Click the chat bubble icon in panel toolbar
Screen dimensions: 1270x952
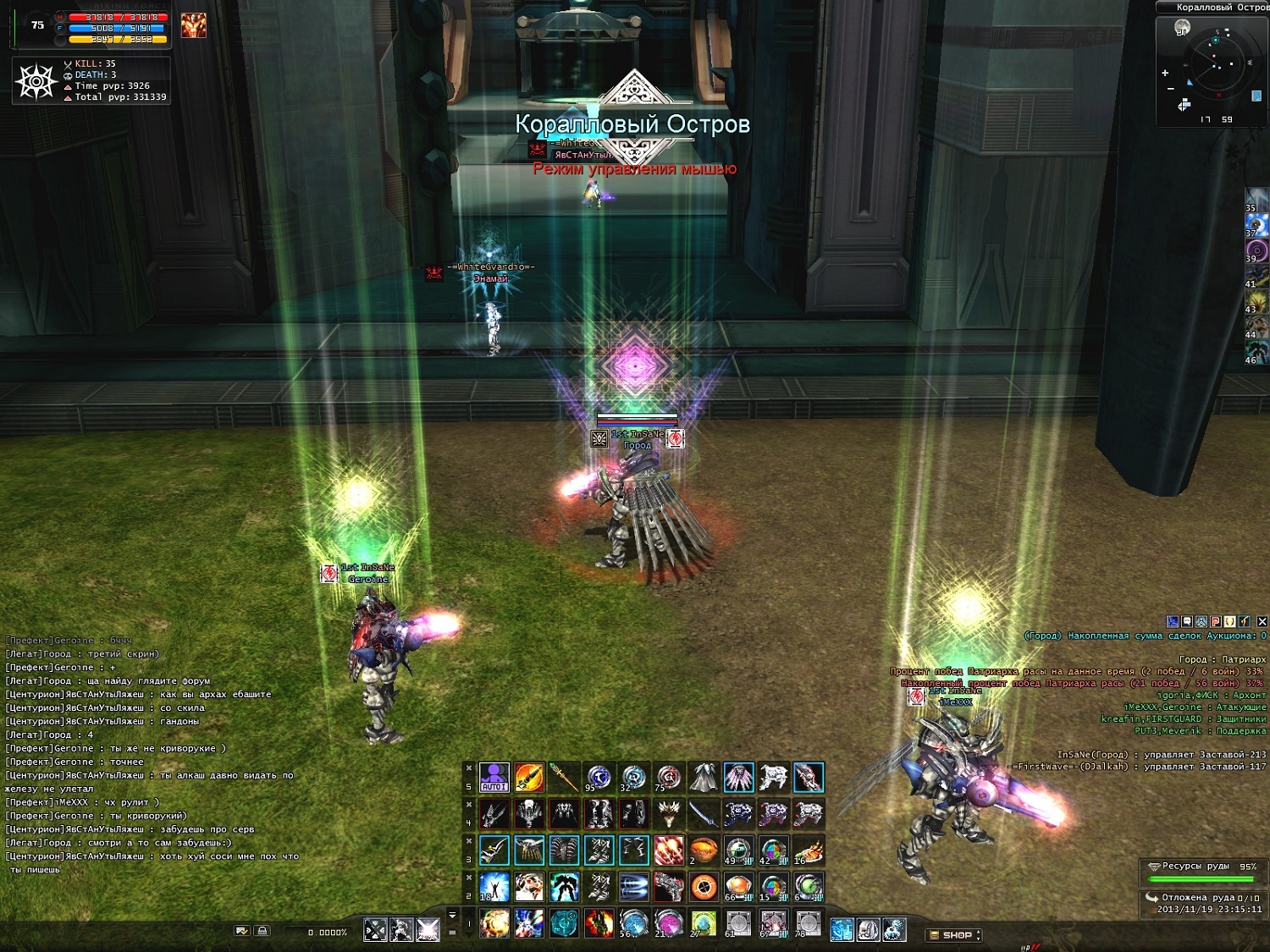tap(1187, 622)
